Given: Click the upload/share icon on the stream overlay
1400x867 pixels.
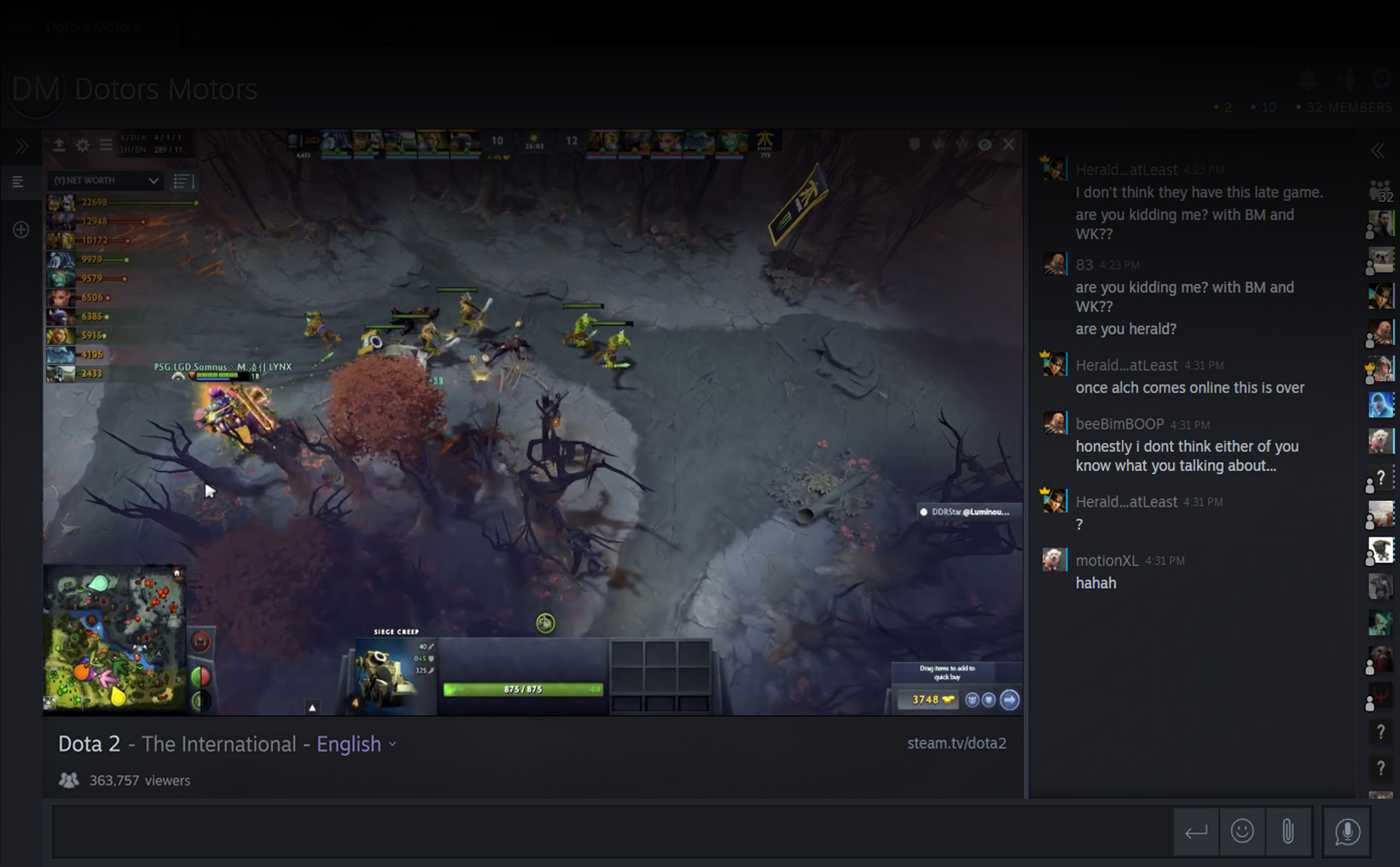Looking at the screenshot, I should click(59, 145).
